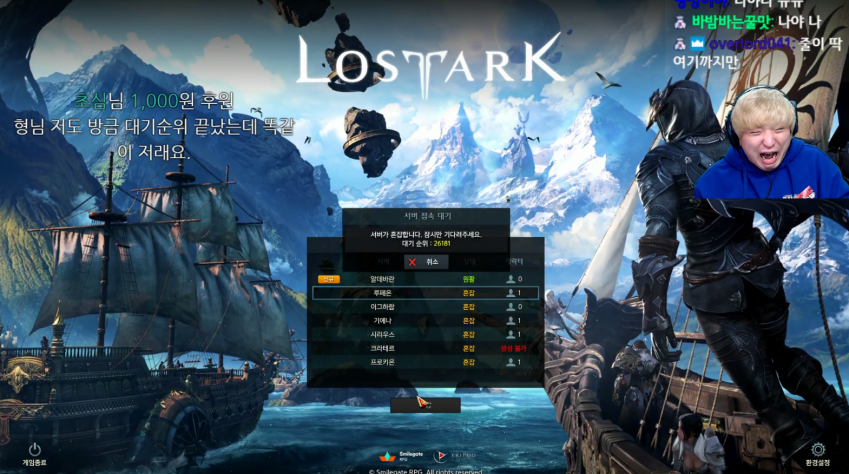Click the confirm button below the server list
The width and height of the screenshot is (849, 474).
point(425,404)
